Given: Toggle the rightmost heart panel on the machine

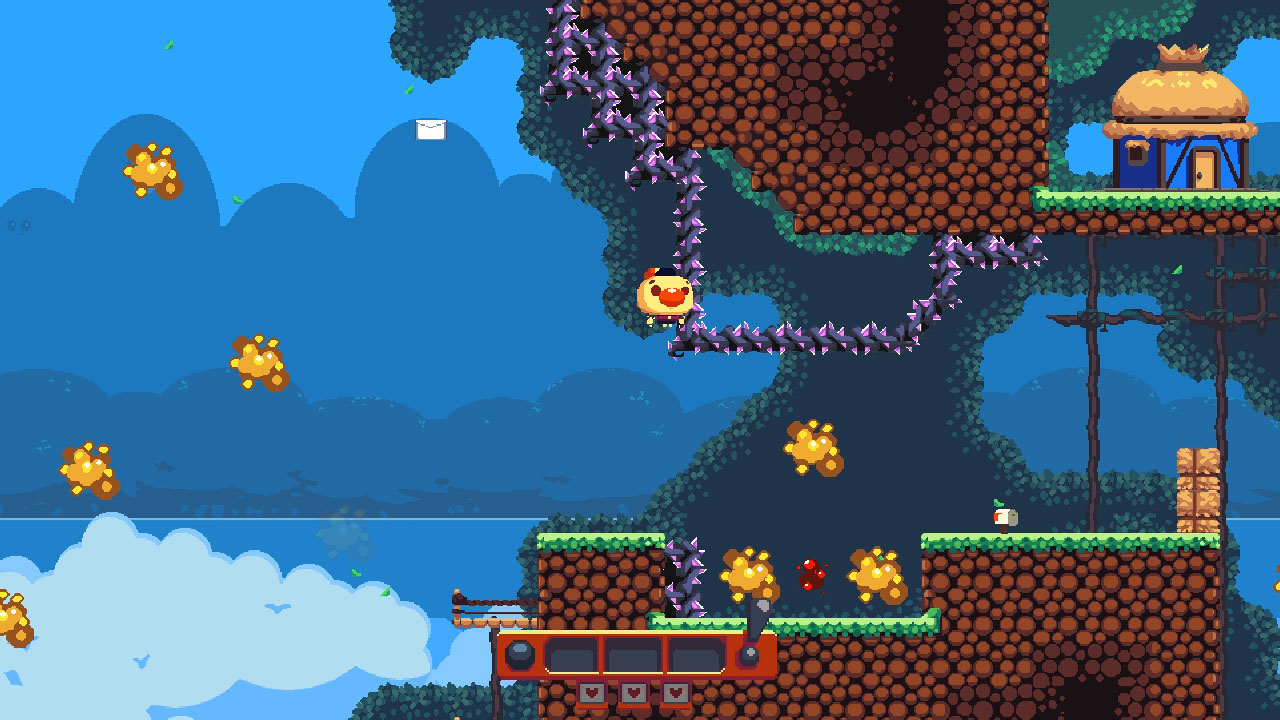Looking at the screenshot, I should tap(676, 692).
